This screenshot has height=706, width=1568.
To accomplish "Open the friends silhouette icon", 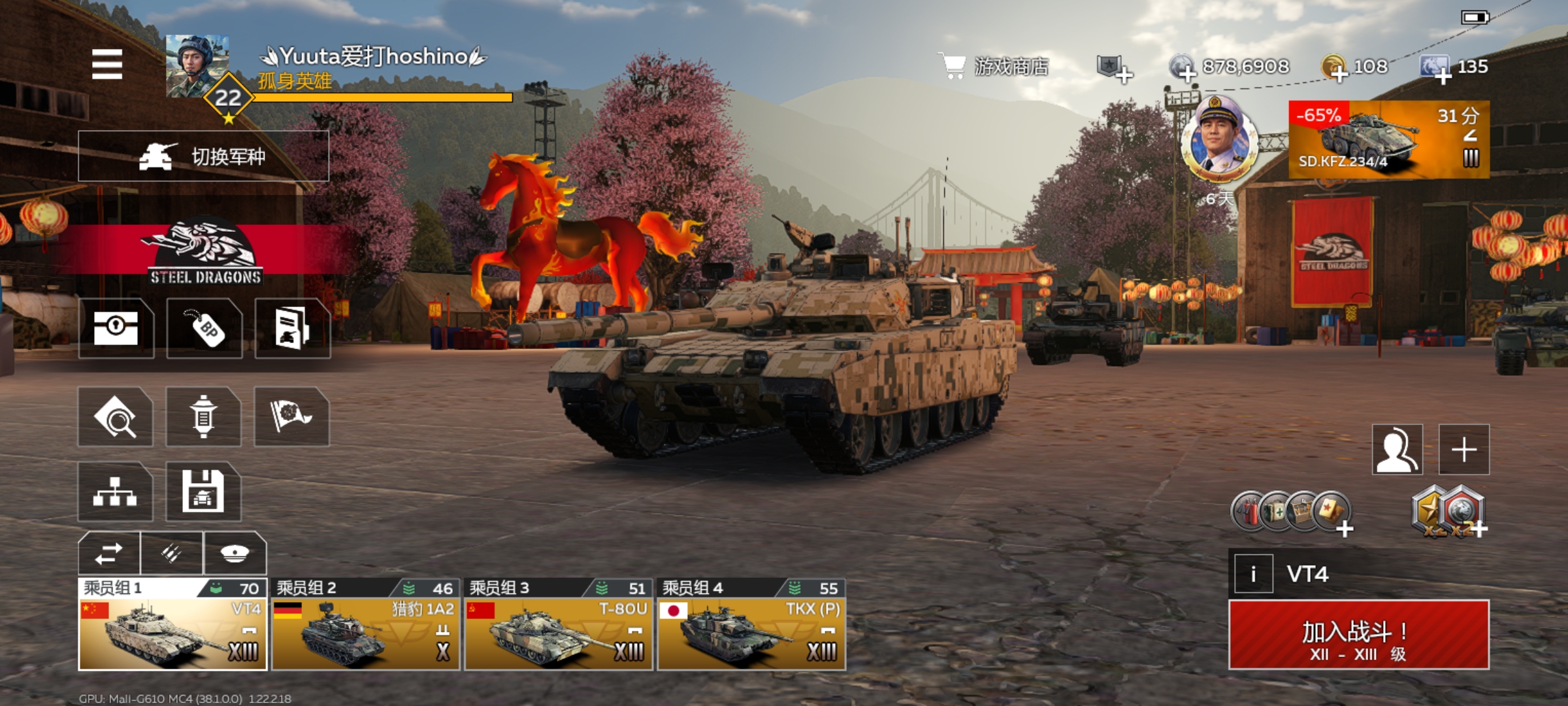I will [x=1397, y=450].
